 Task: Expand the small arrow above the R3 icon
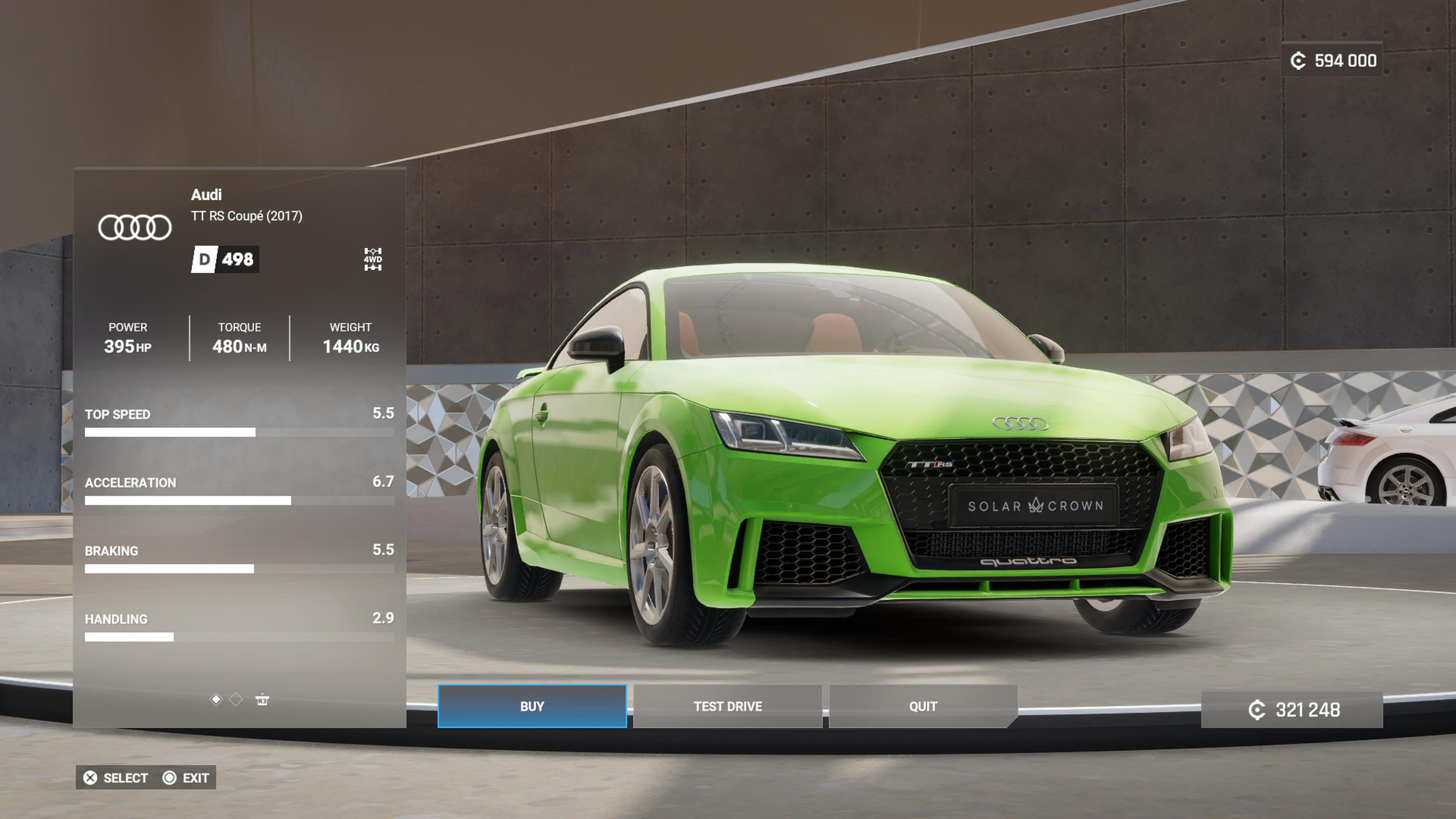[262, 694]
